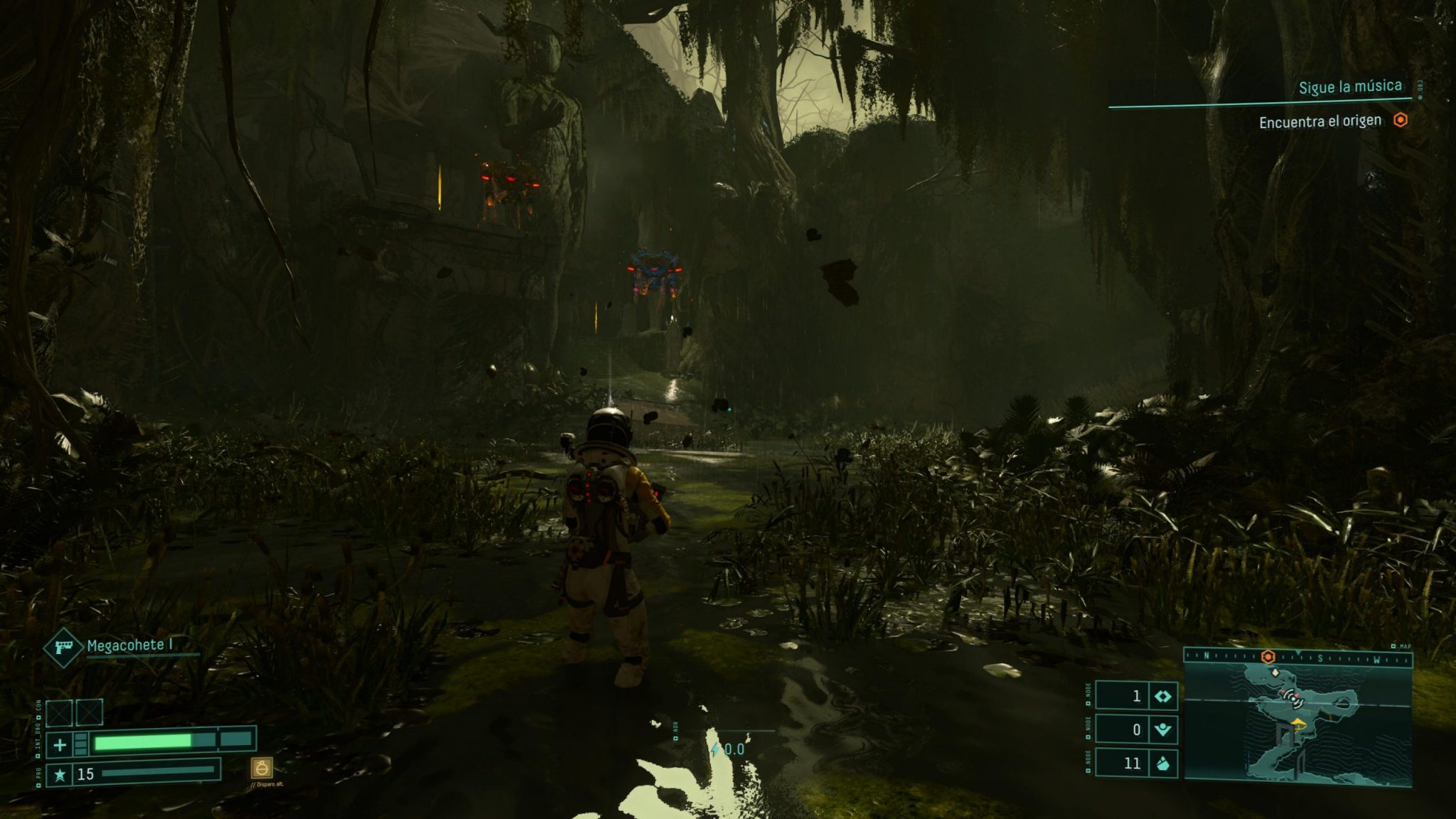Click the orange Encuentra el origen objective icon
The height and width of the screenshot is (819, 1456).
tap(1400, 120)
